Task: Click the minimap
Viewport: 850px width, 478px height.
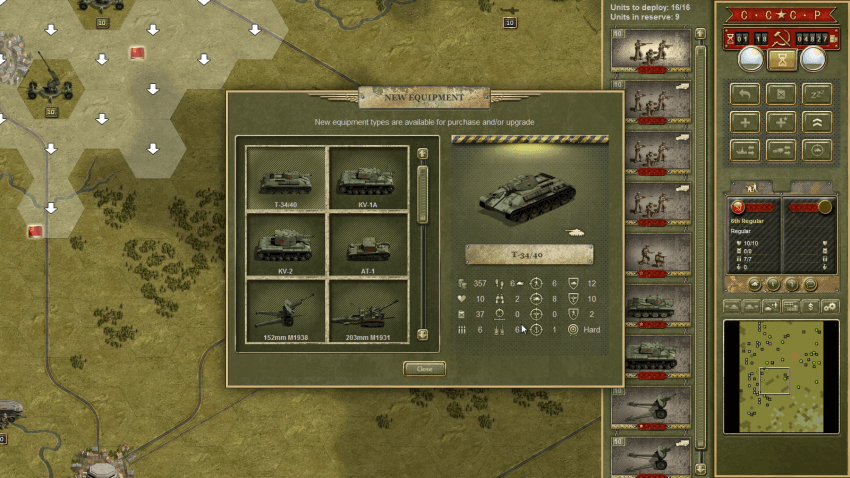Action: [781, 376]
